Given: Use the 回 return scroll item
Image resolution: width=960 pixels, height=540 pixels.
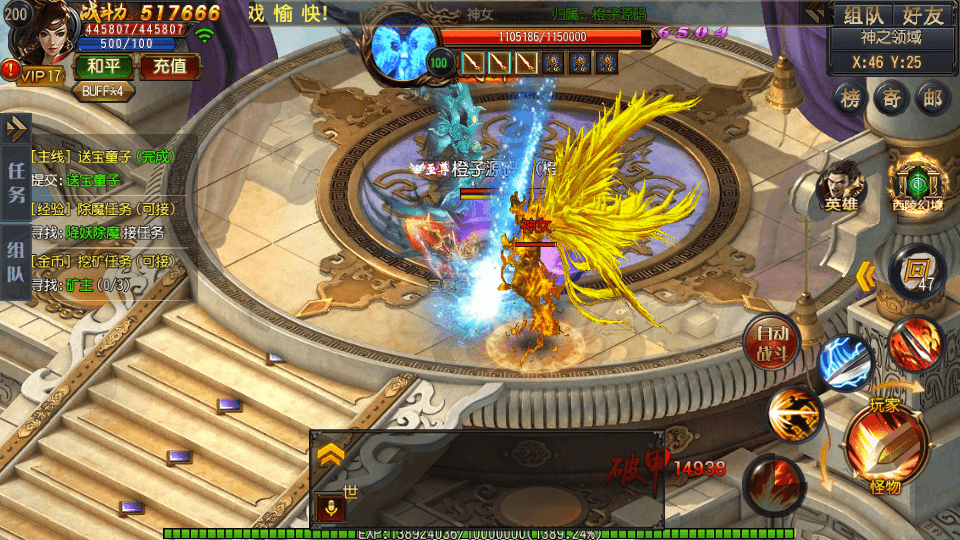Looking at the screenshot, I should [914, 270].
